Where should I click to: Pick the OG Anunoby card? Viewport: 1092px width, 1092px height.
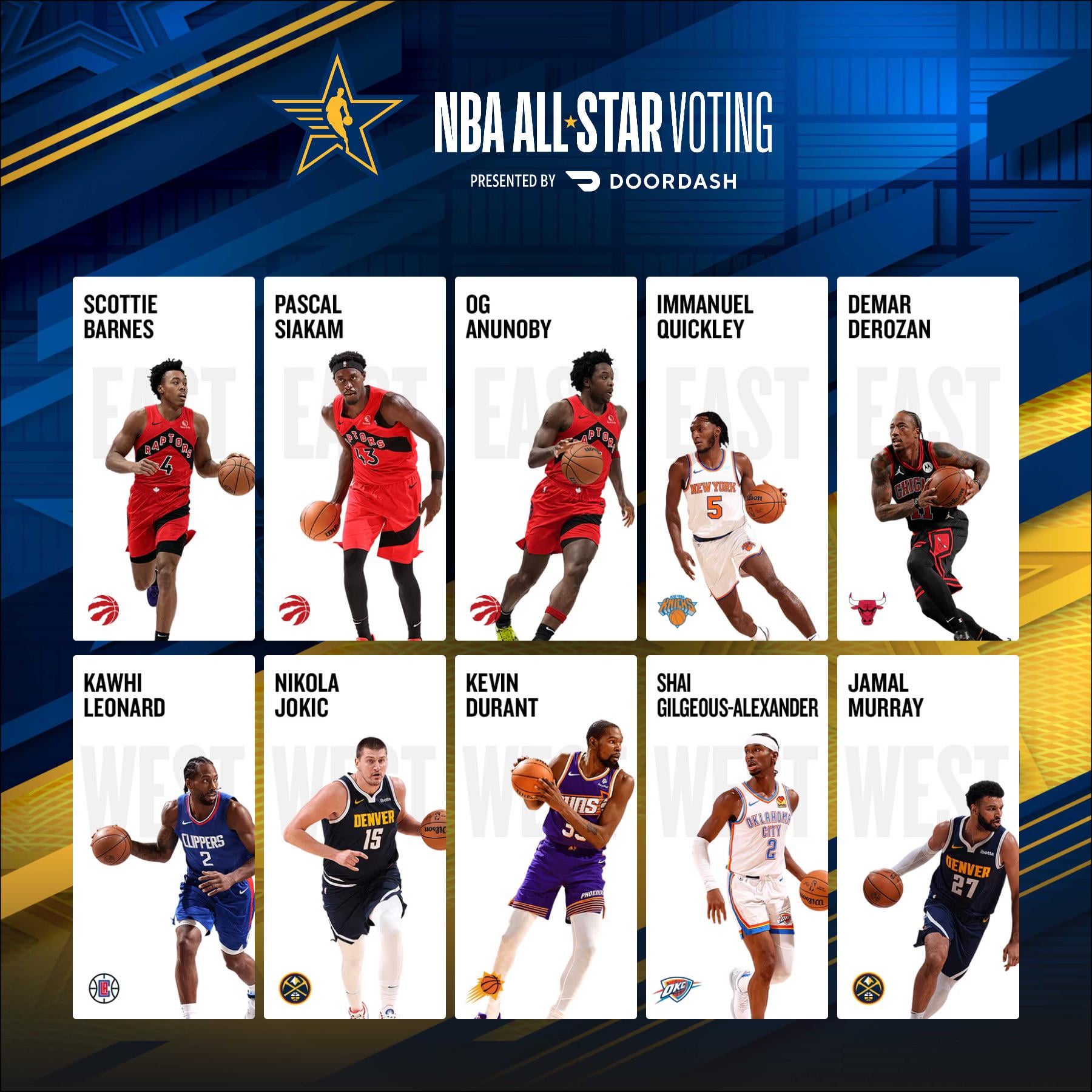(545, 459)
